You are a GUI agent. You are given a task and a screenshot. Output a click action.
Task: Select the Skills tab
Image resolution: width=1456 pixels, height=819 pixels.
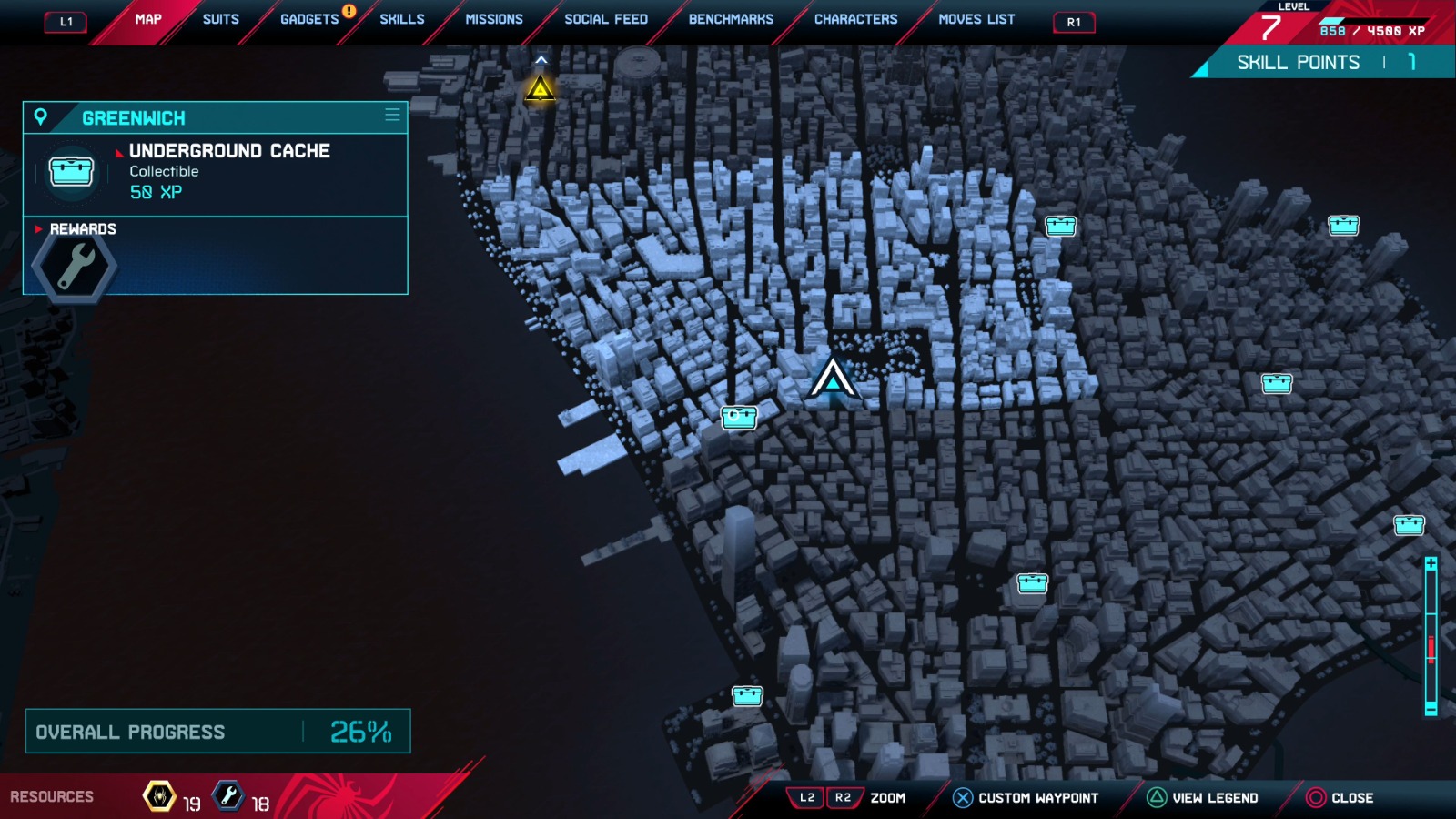402,19
